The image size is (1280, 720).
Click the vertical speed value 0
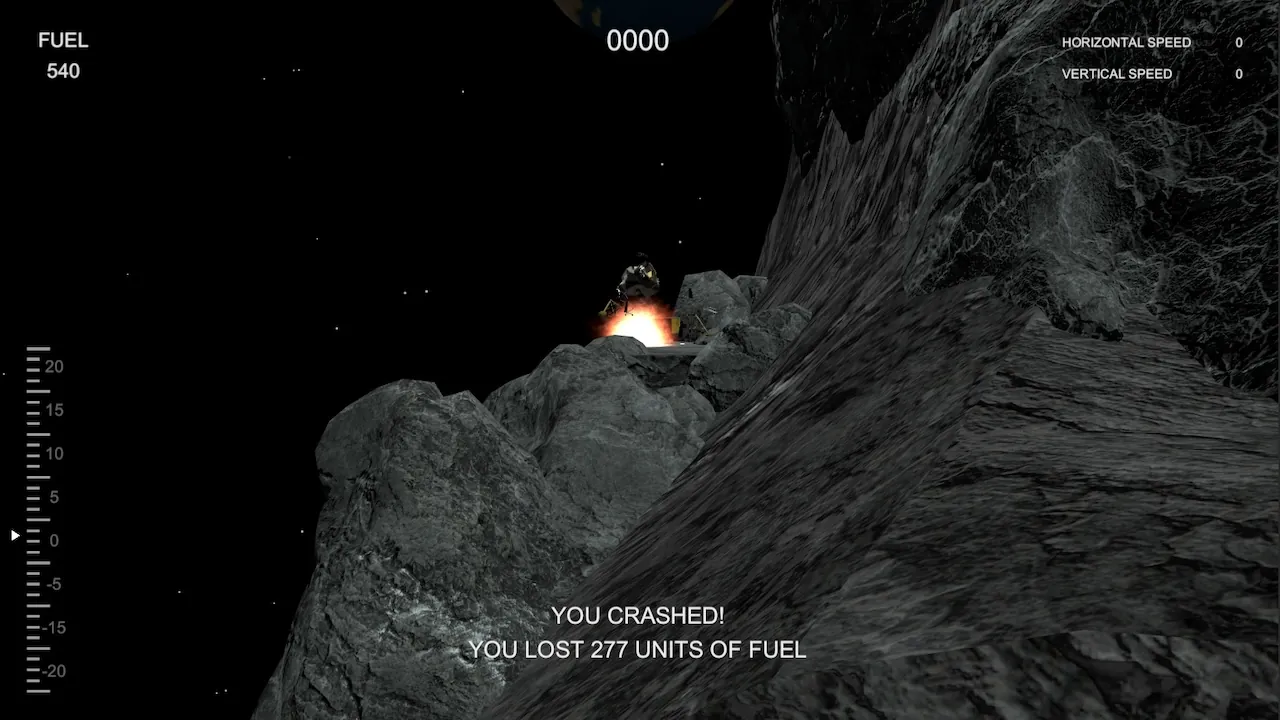pos(1237,74)
